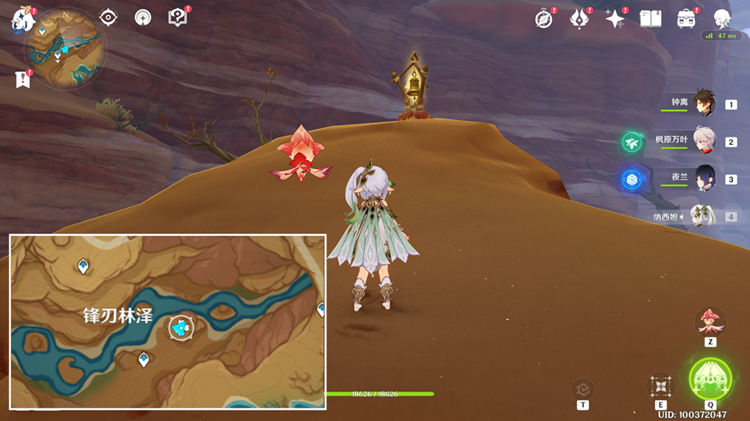This screenshot has height=421, width=750.
Task: Open the Adventurer Handbook book icon
Action: click(x=651, y=18)
